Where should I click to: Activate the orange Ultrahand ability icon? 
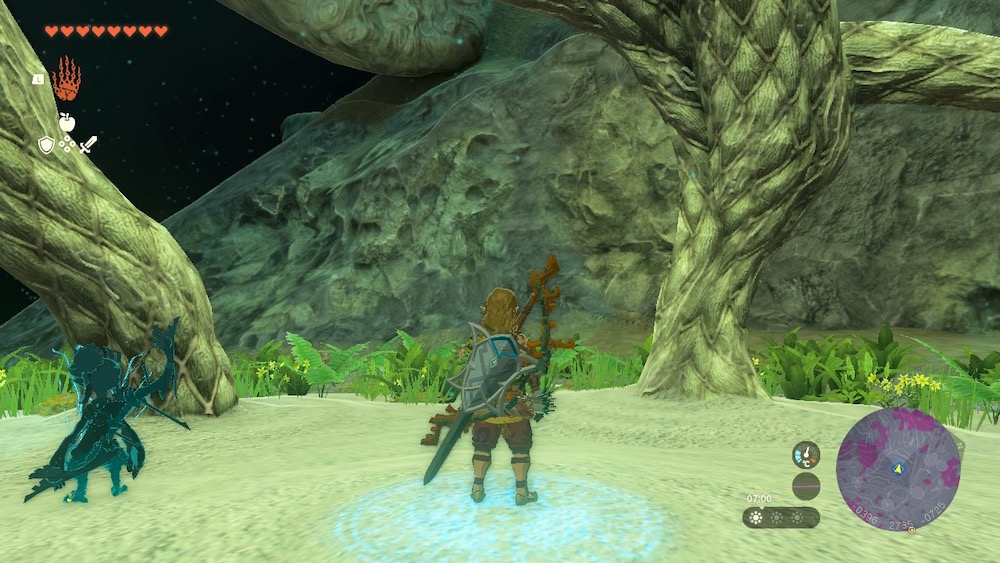pyautogui.click(x=66, y=79)
